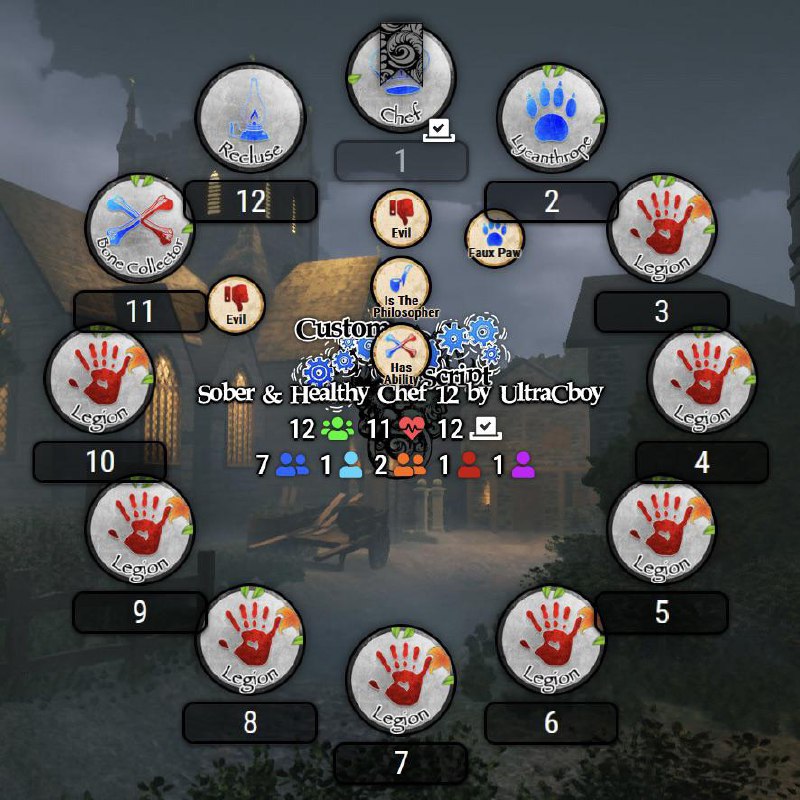Select player name plate 11
800x800 pixels.
[140, 311]
